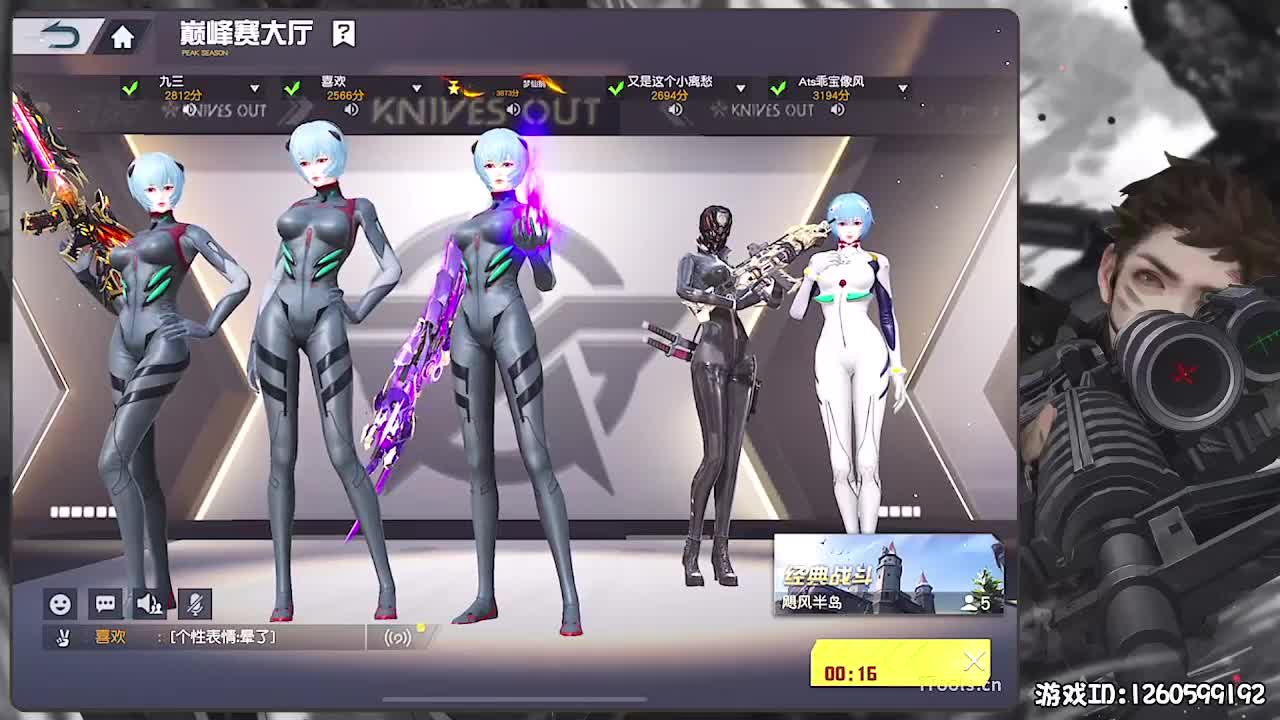Open the chat message window
The image size is (1280, 720).
(x=106, y=603)
